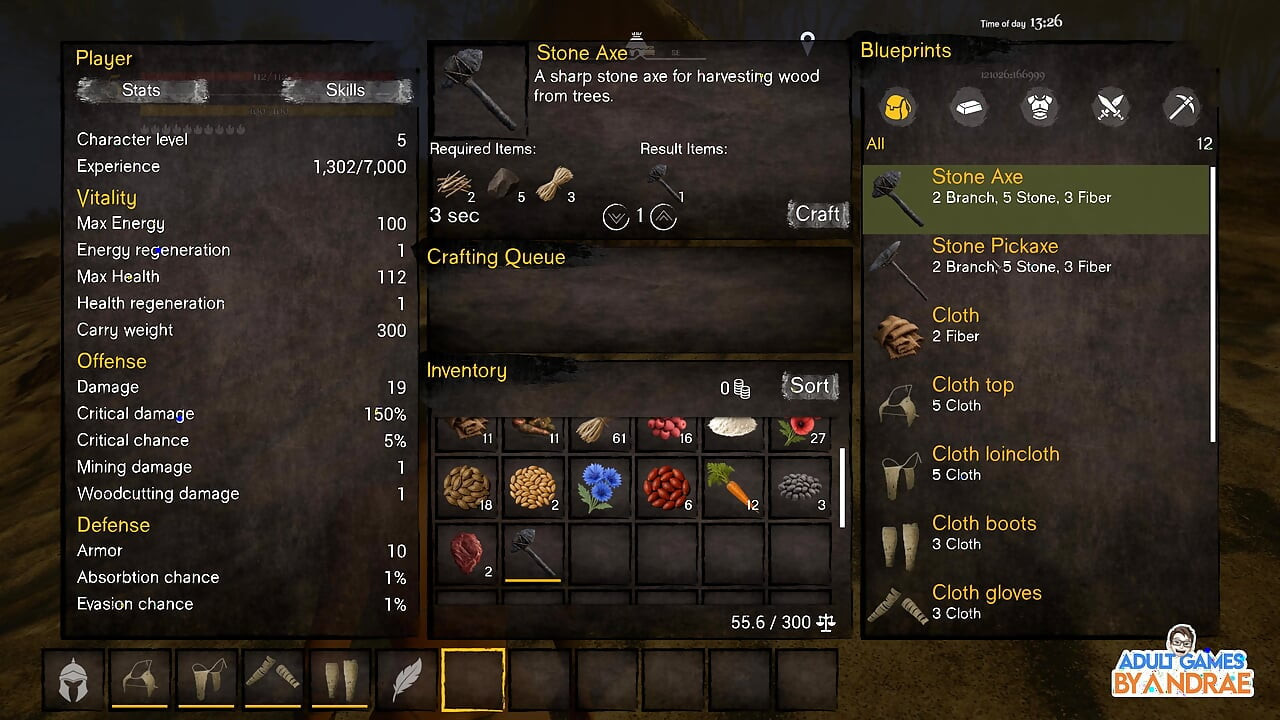Filter blueprints by armor category
This screenshot has width=1280, height=720.
1039,107
